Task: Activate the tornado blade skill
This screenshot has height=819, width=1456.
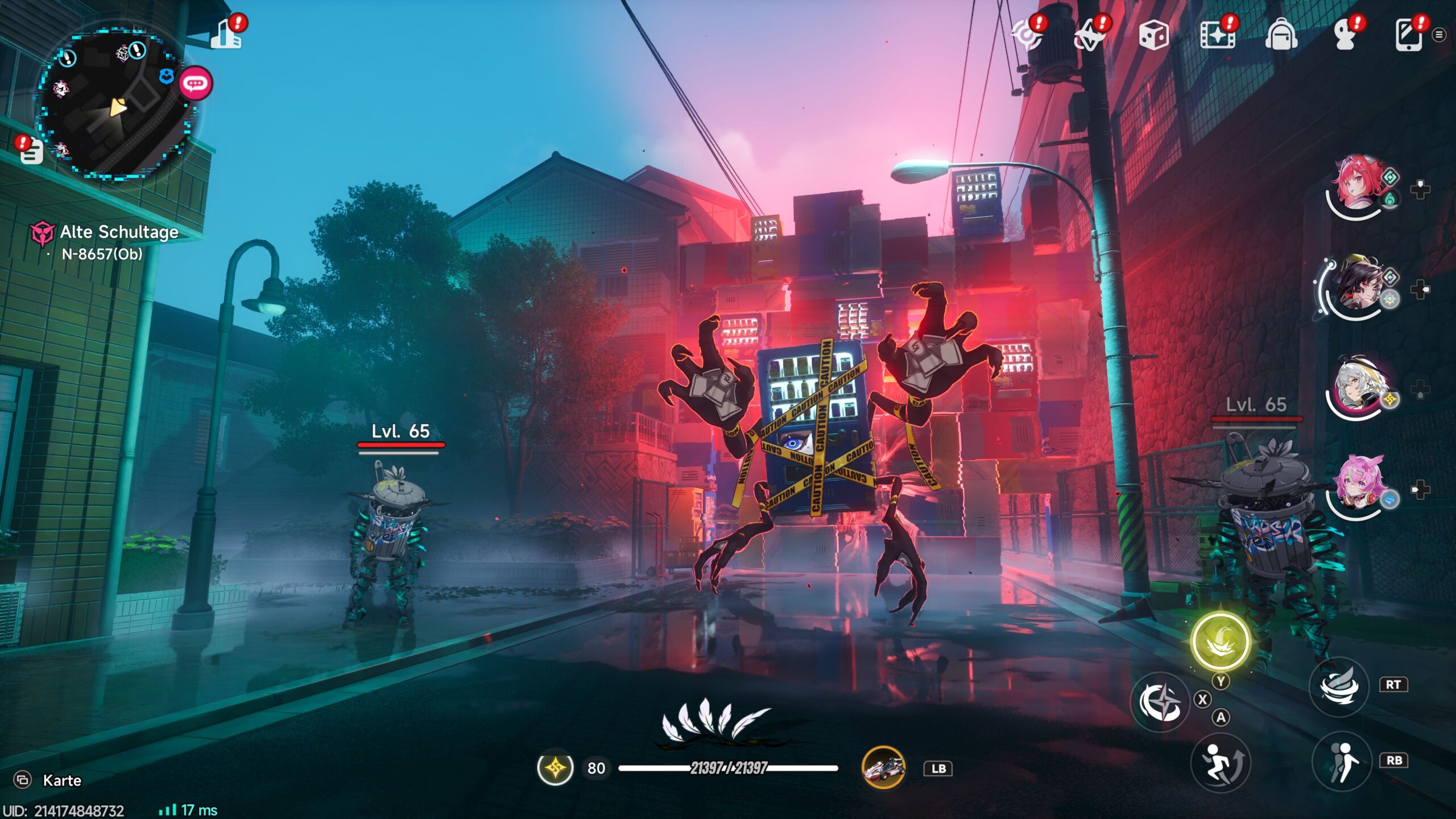Action: (x=1339, y=686)
